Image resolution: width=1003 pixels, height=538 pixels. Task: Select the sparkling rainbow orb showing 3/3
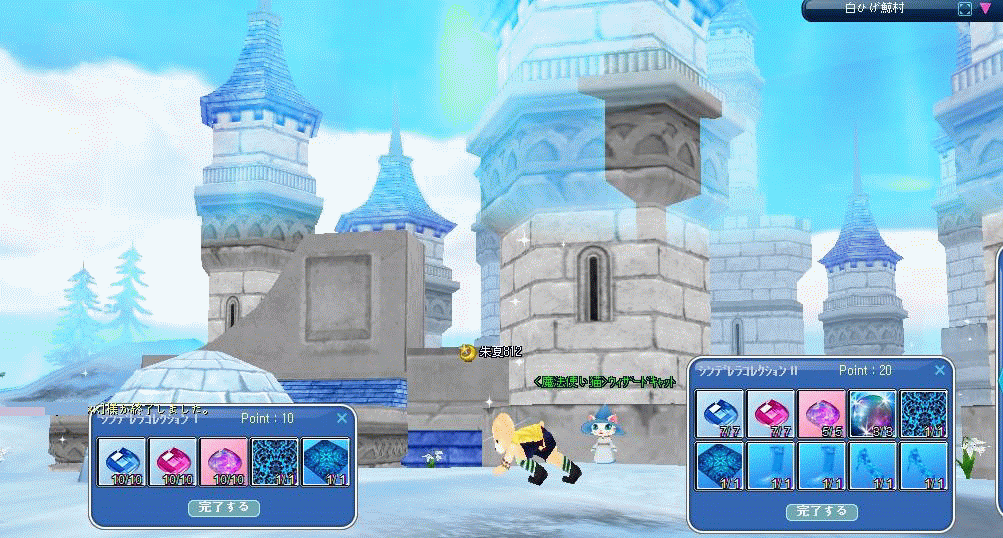point(872,414)
